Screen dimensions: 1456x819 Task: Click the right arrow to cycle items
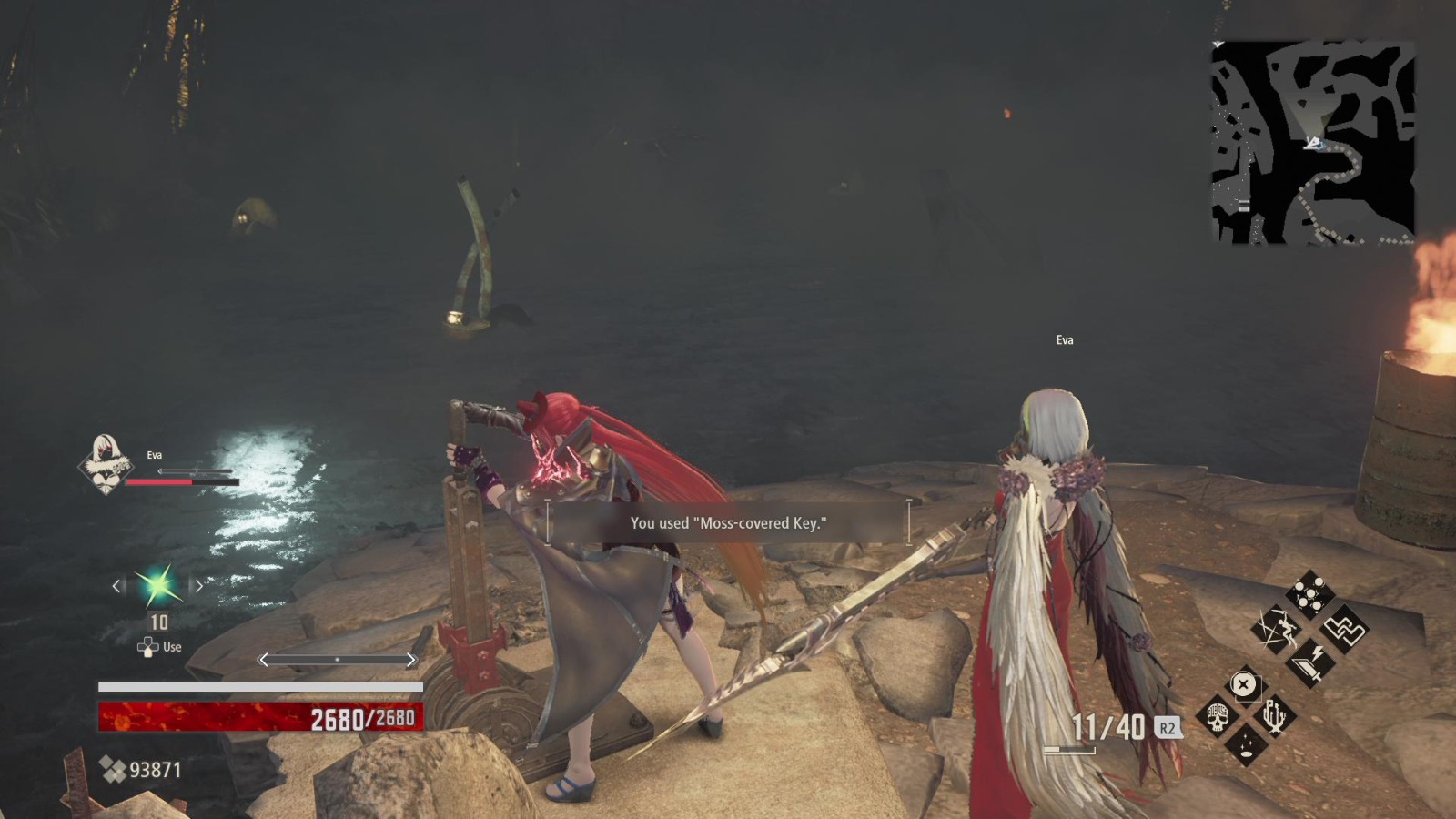point(199,585)
